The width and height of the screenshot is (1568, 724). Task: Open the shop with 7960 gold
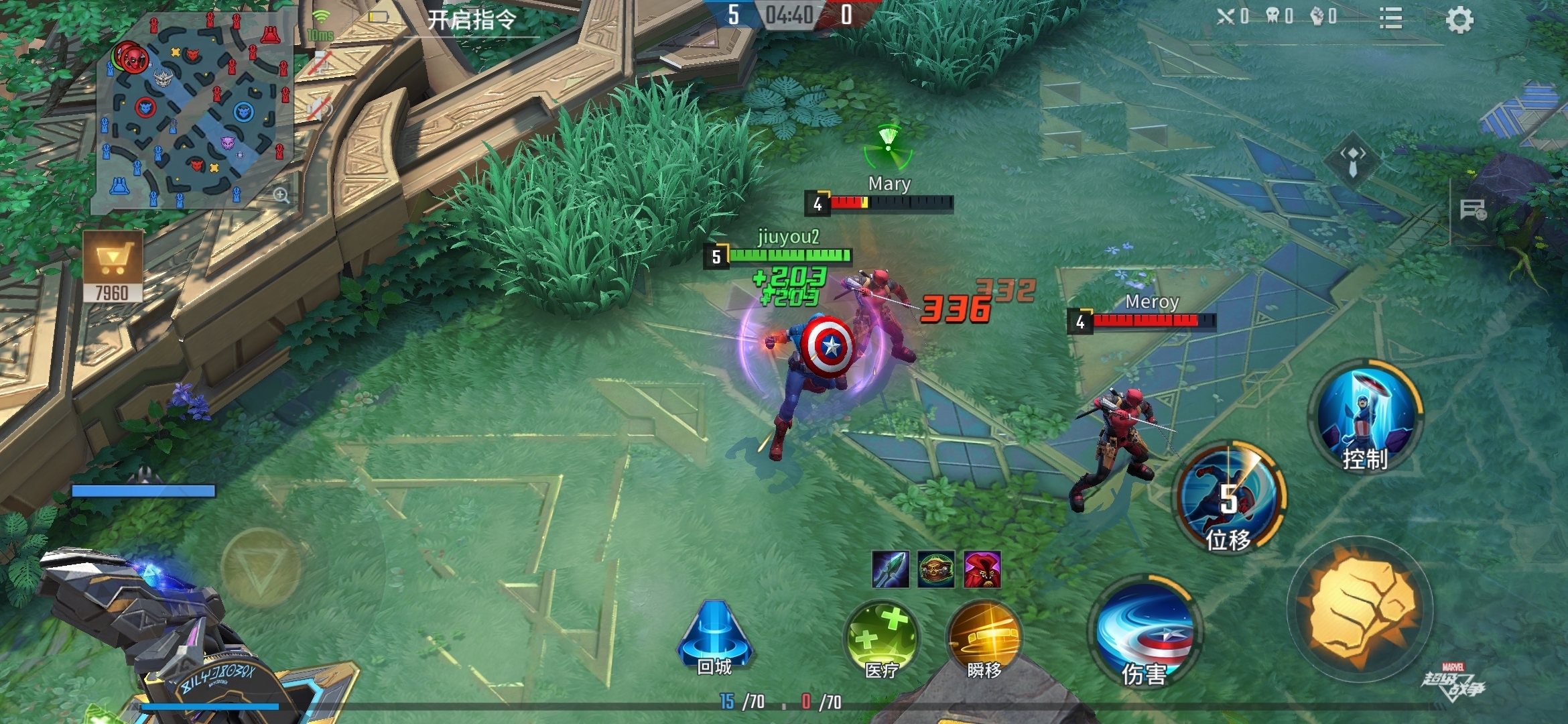click(113, 265)
